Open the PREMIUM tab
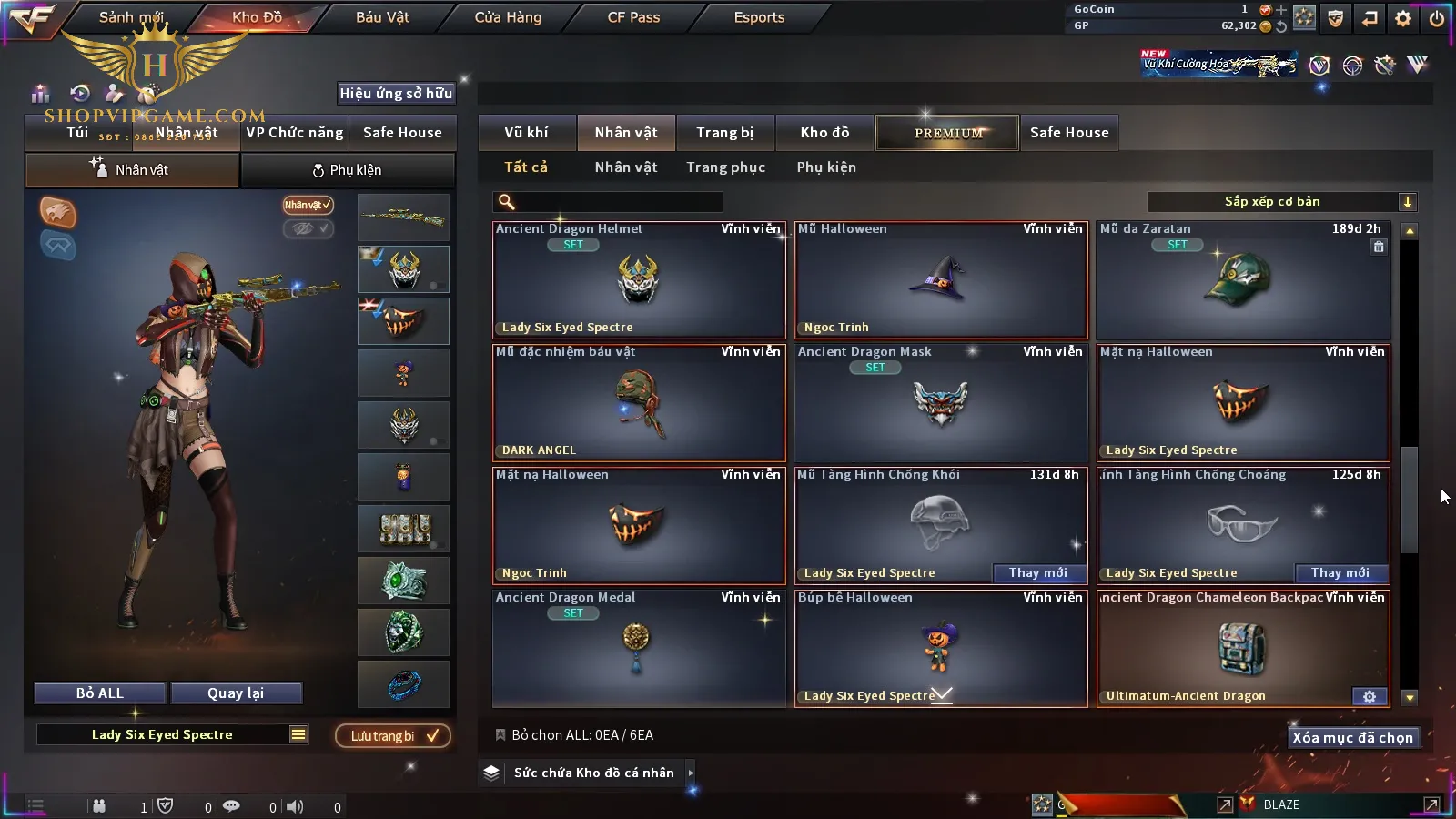Viewport: 1456px width, 819px height. pos(948,133)
